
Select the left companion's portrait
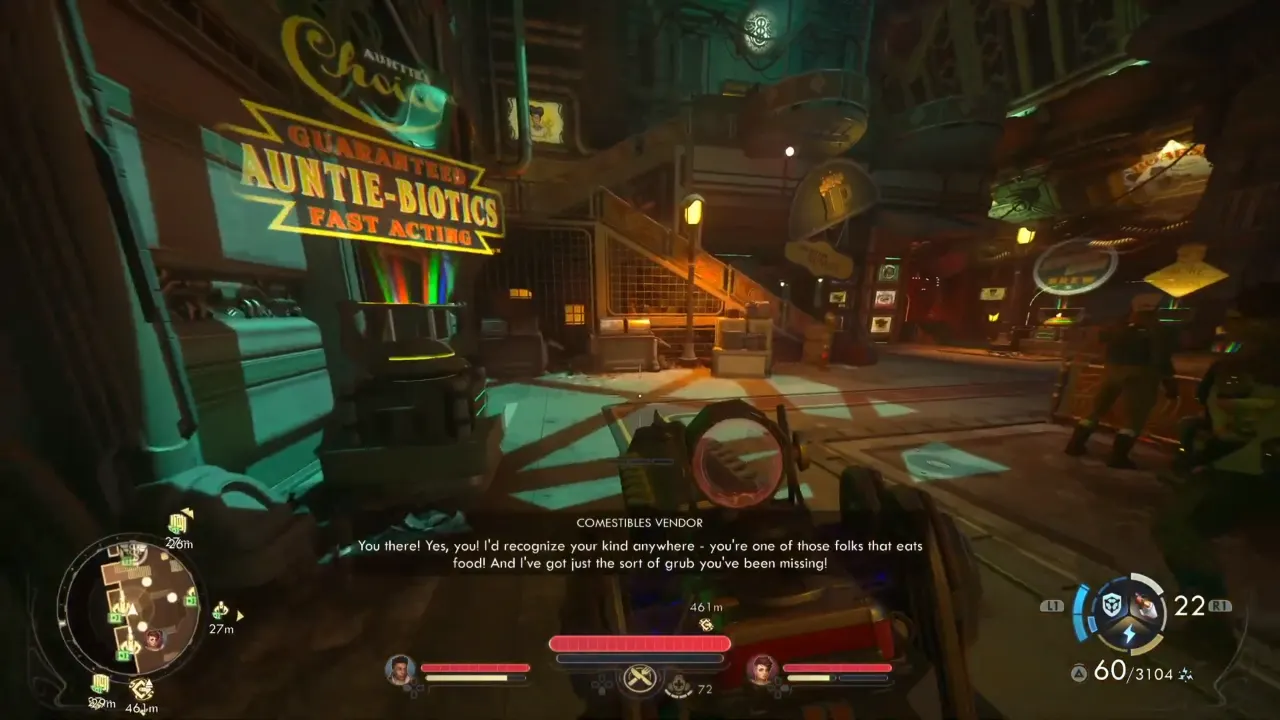pos(400,669)
